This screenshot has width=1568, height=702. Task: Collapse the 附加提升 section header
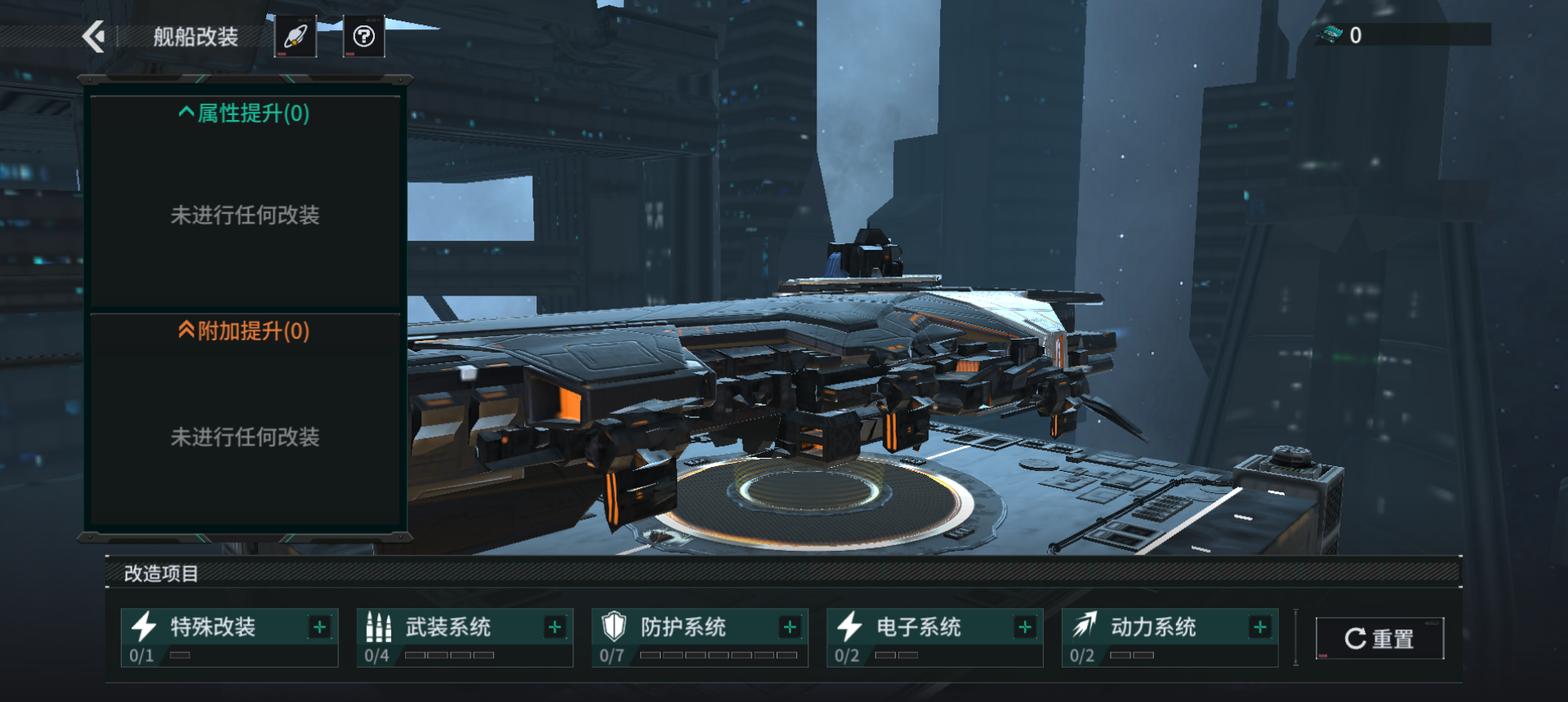click(x=244, y=331)
